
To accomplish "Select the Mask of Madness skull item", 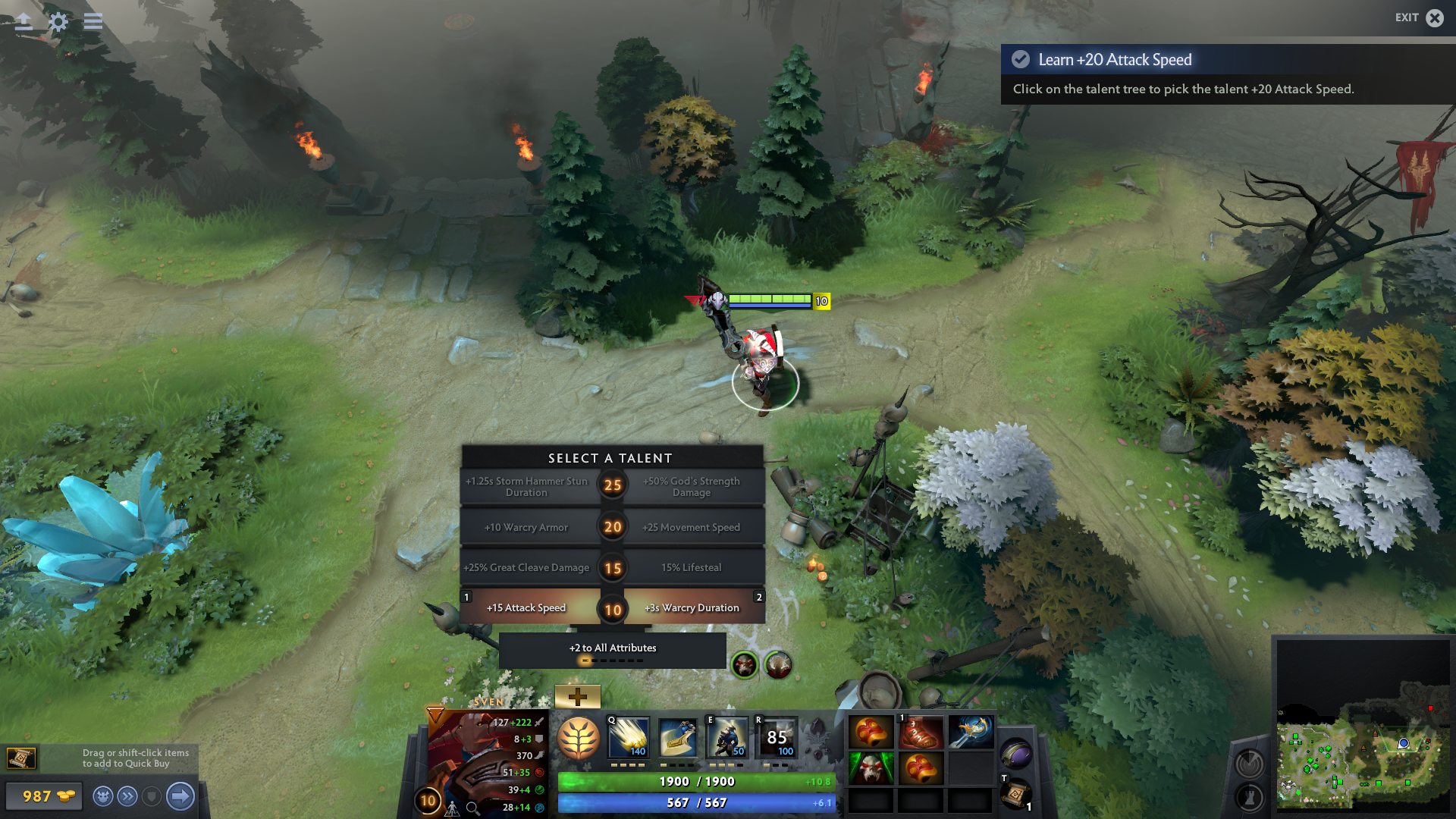I will click(x=870, y=768).
